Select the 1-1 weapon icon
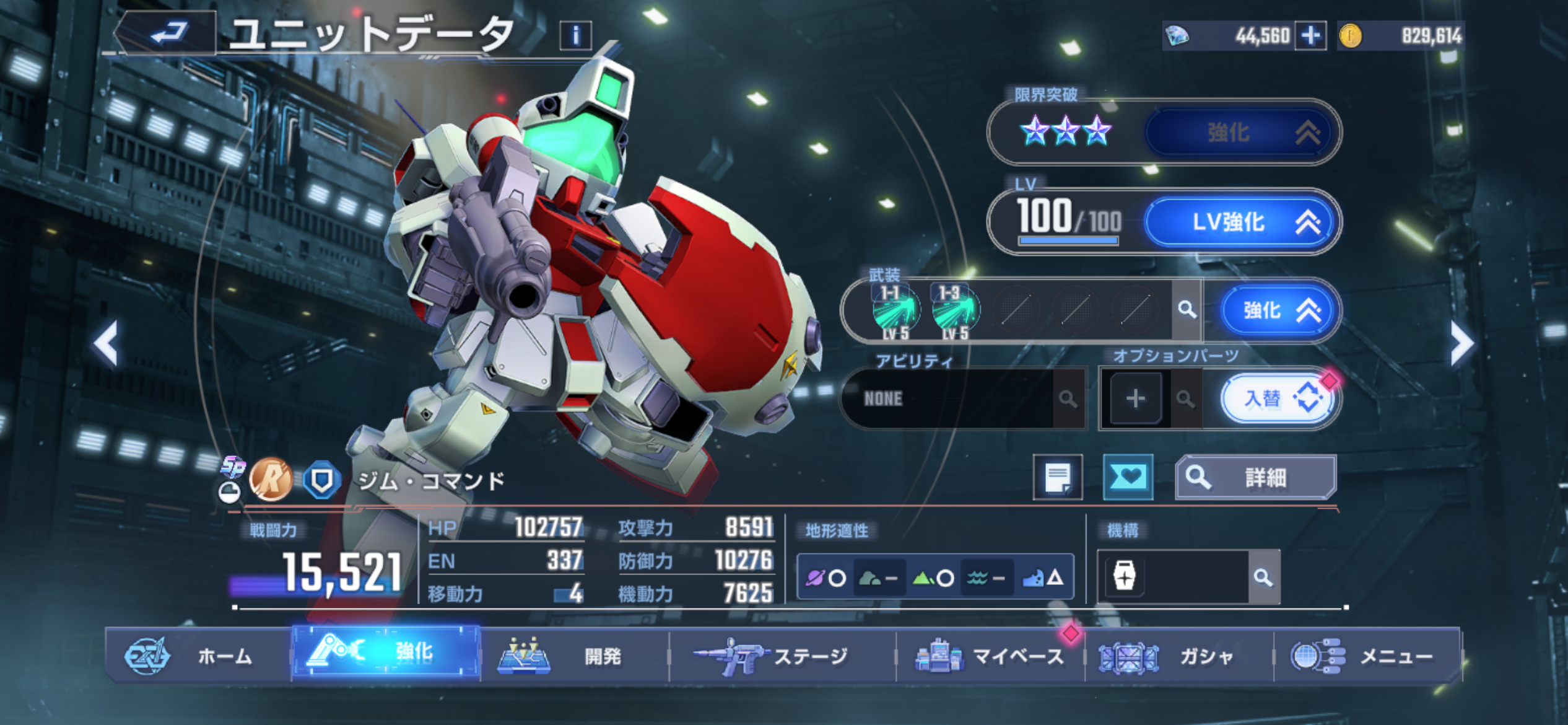Screen dimensions: 1568x725 click(895, 311)
